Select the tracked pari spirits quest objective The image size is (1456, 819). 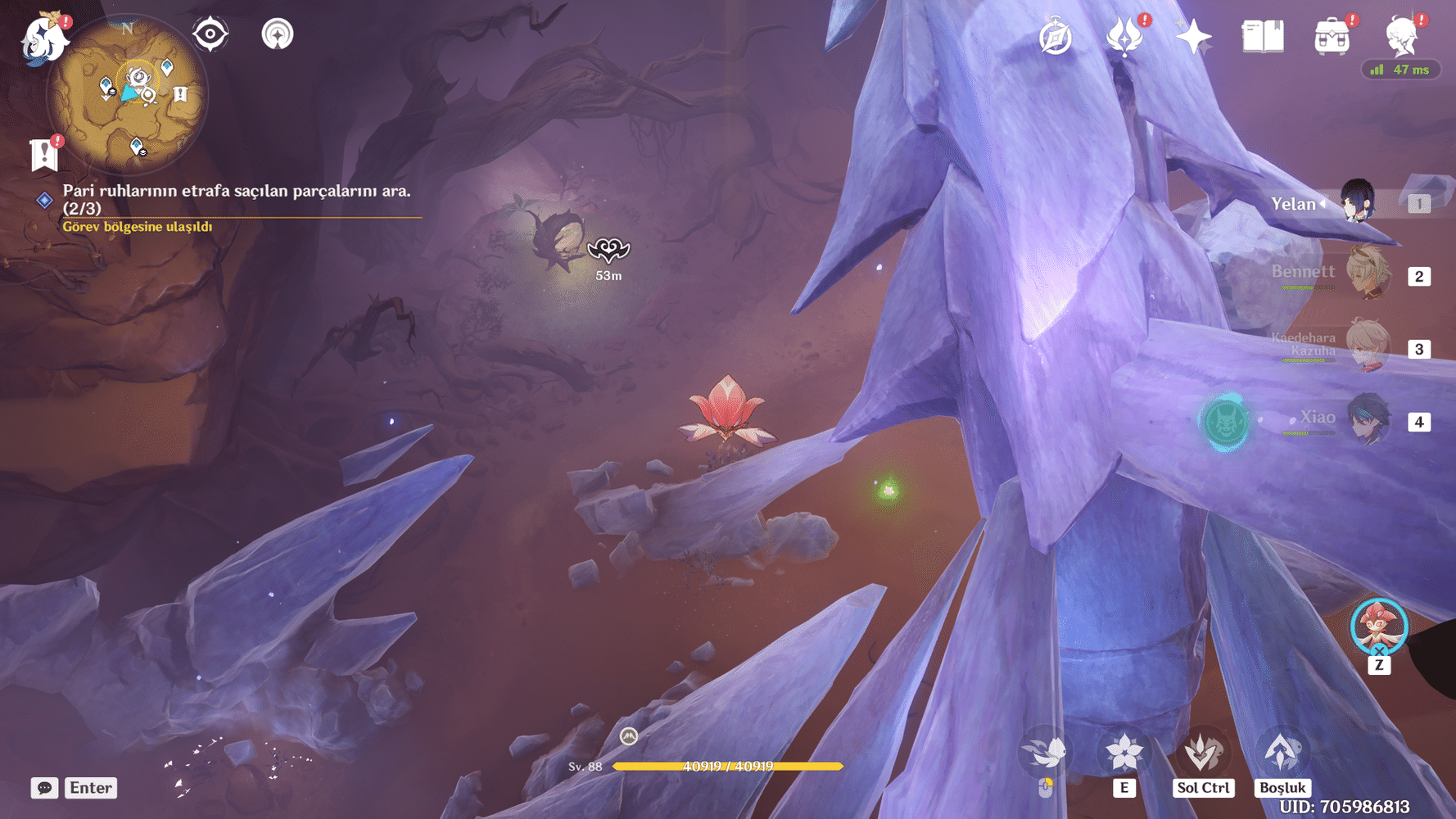click(x=236, y=199)
